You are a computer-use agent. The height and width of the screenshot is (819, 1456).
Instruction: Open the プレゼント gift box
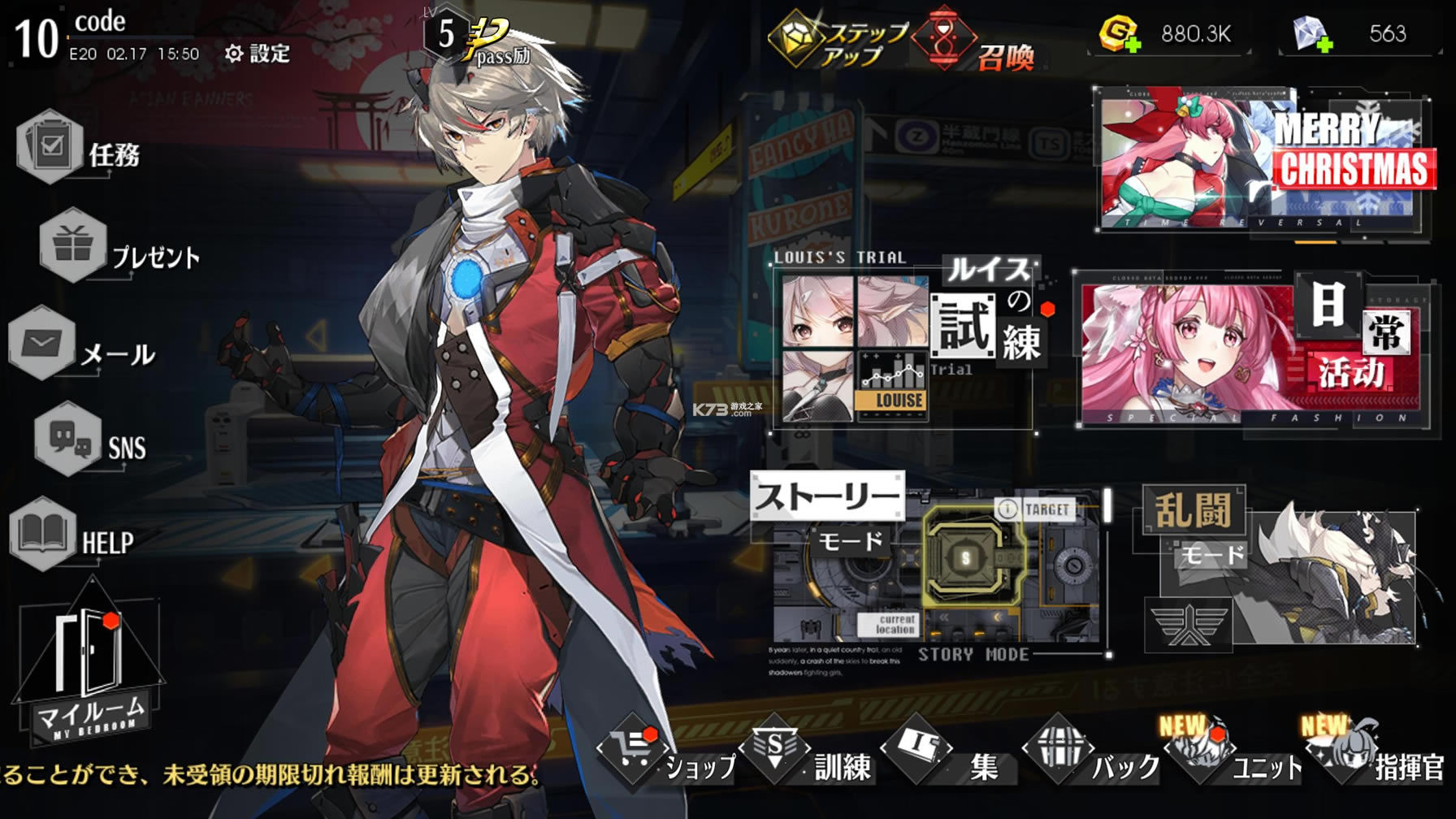click(118, 248)
